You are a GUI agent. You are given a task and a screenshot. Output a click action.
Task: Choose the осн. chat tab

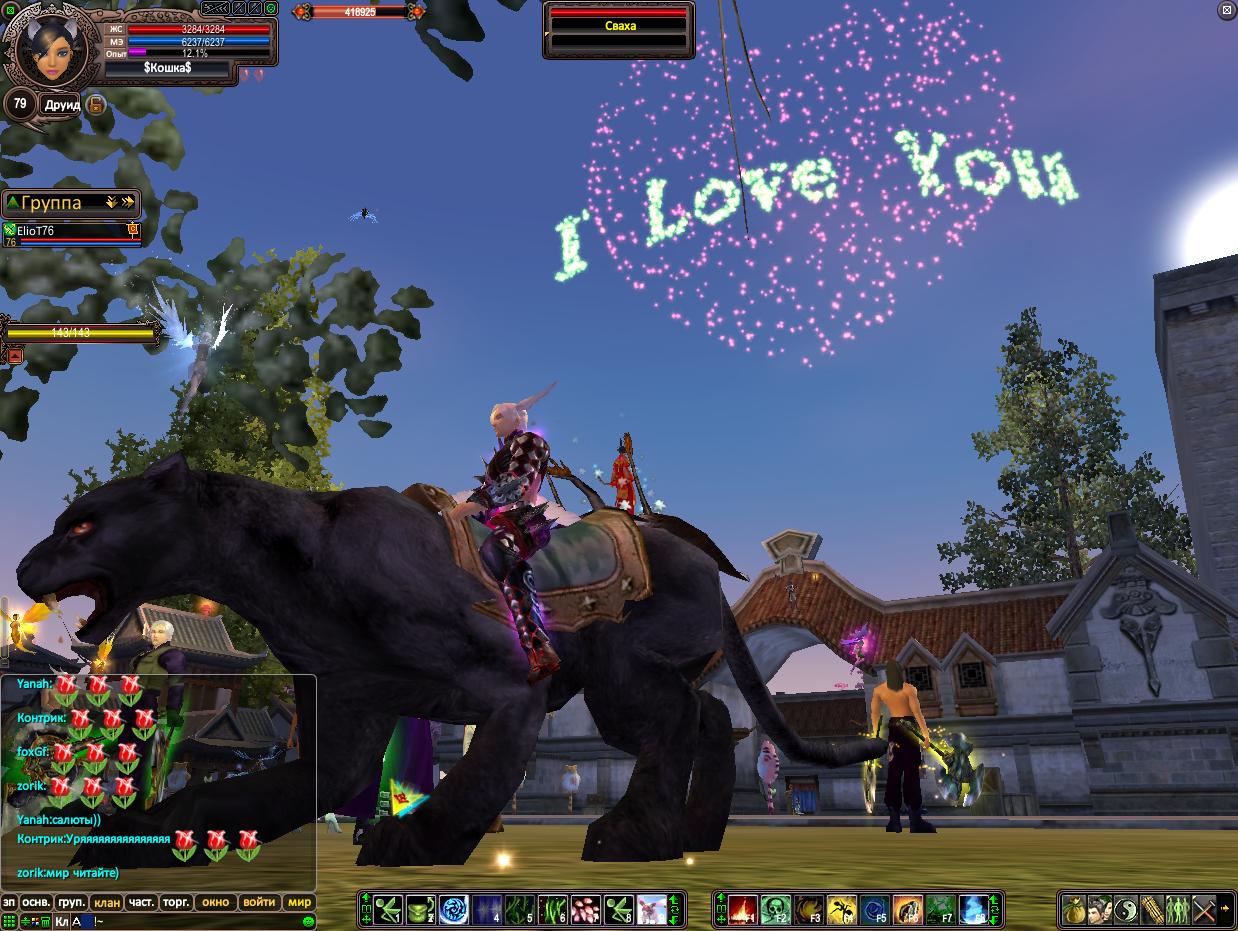37,902
